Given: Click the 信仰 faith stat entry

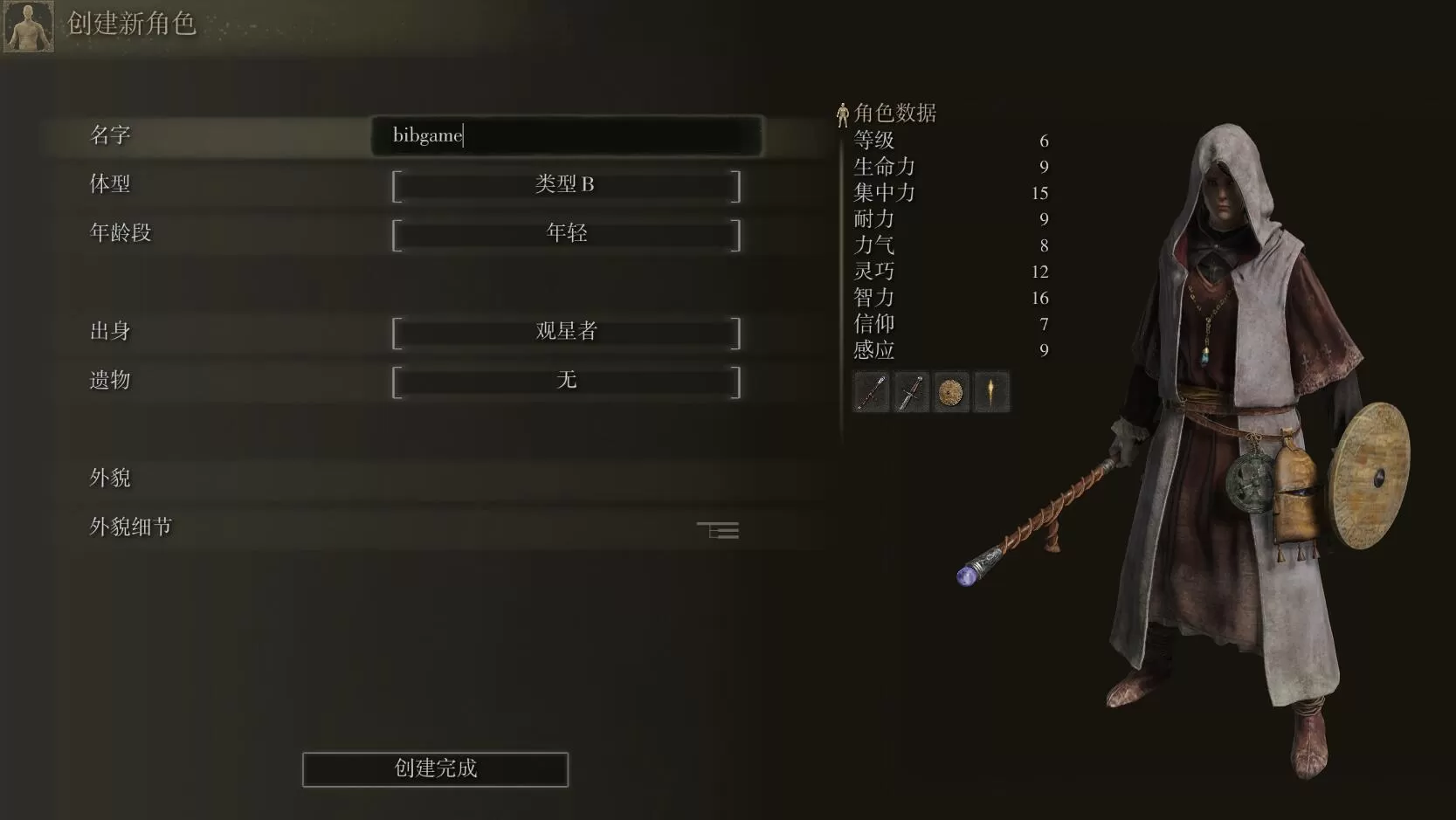Looking at the screenshot, I should (873, 324).
